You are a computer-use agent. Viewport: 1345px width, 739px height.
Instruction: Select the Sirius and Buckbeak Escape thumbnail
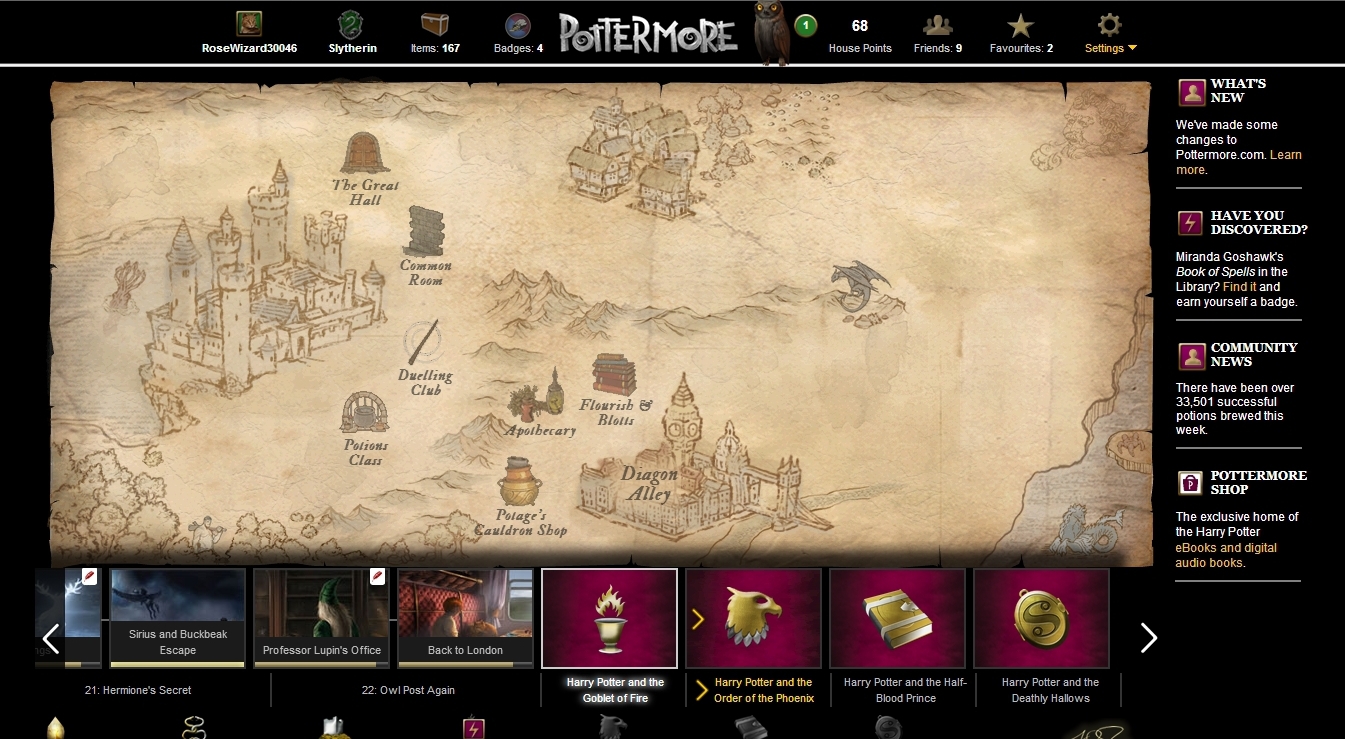point(178,617)
